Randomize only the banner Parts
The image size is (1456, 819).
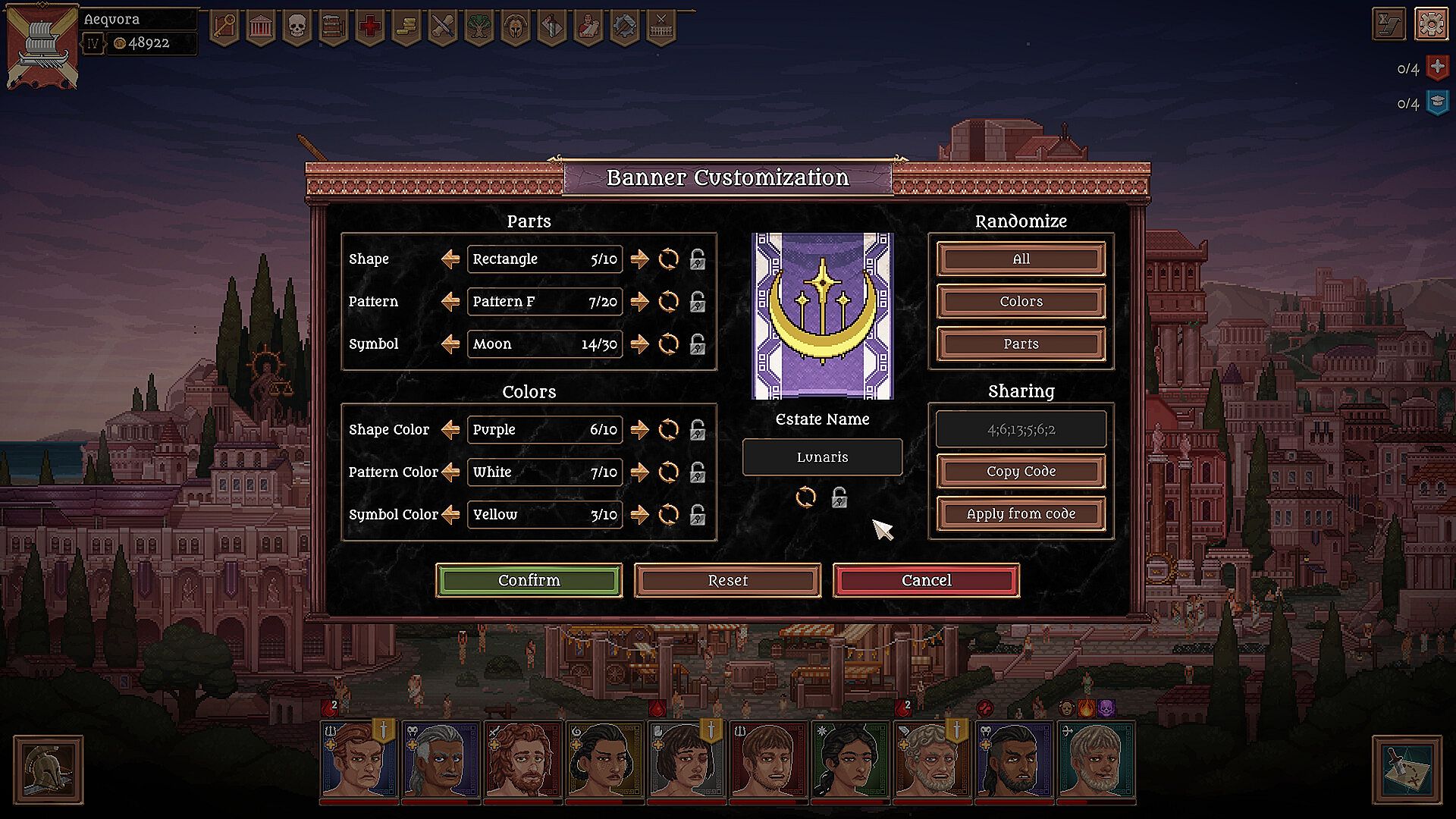tap(1021, 344)
